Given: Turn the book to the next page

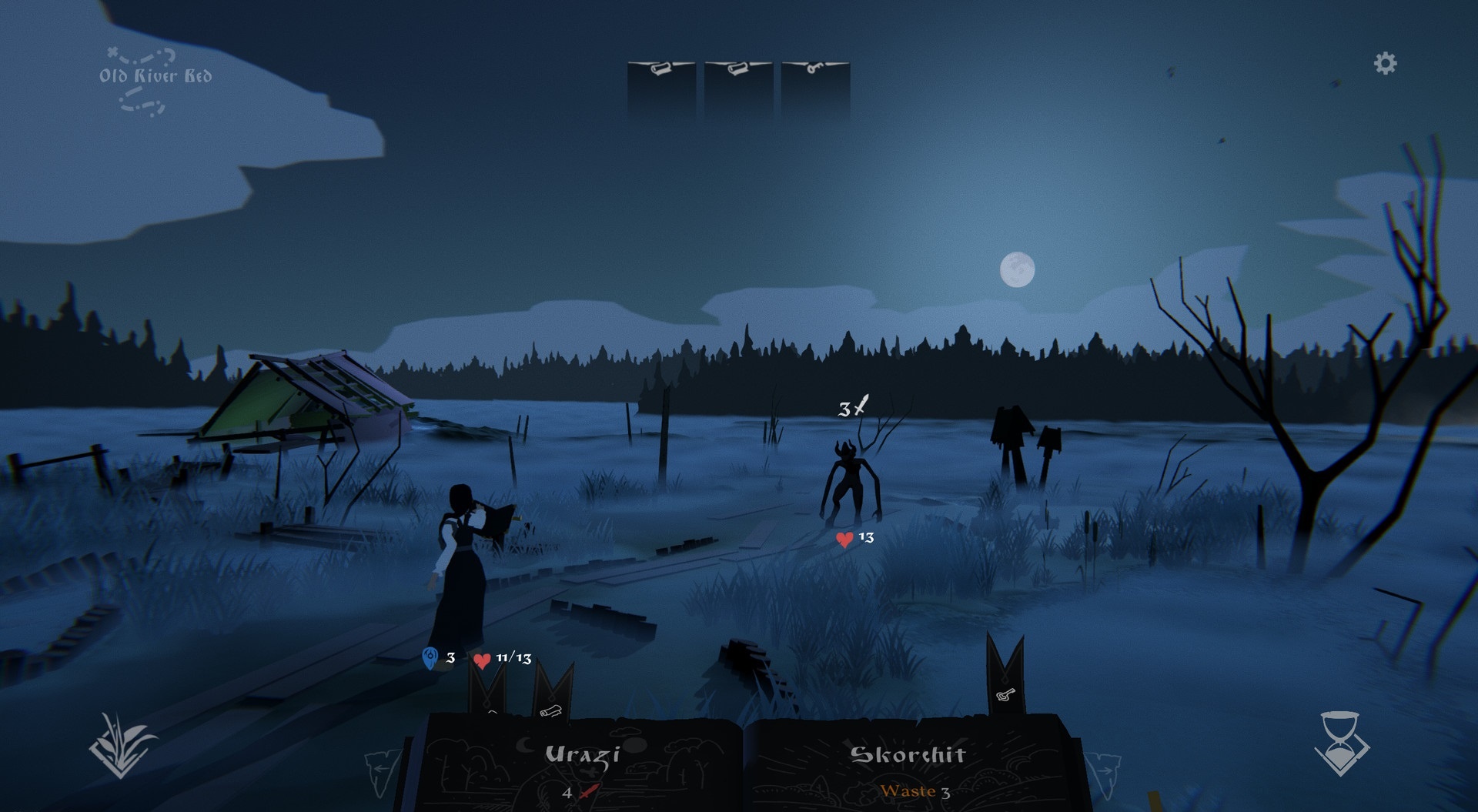Looking at the screenshot, I should (x=1102, y=772).
